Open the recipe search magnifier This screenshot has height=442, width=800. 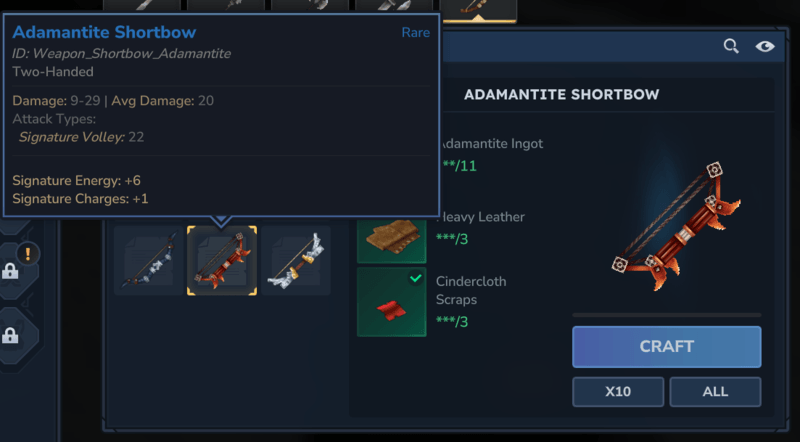pos(731,46)
